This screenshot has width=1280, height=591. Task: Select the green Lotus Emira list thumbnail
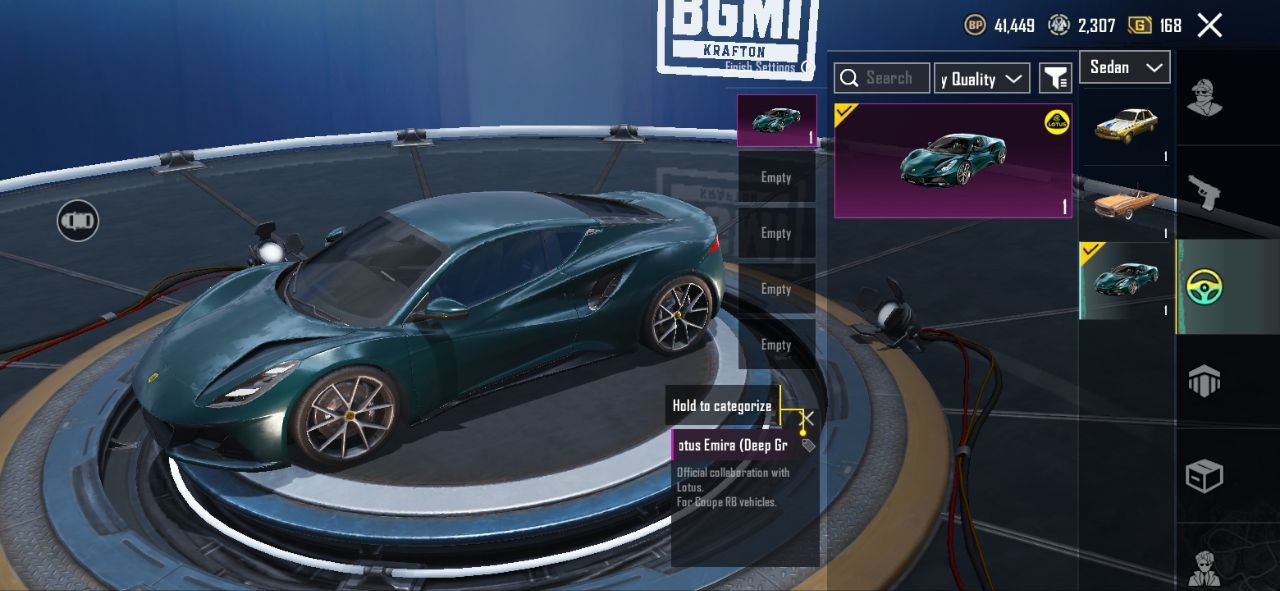coord(1126,280)
